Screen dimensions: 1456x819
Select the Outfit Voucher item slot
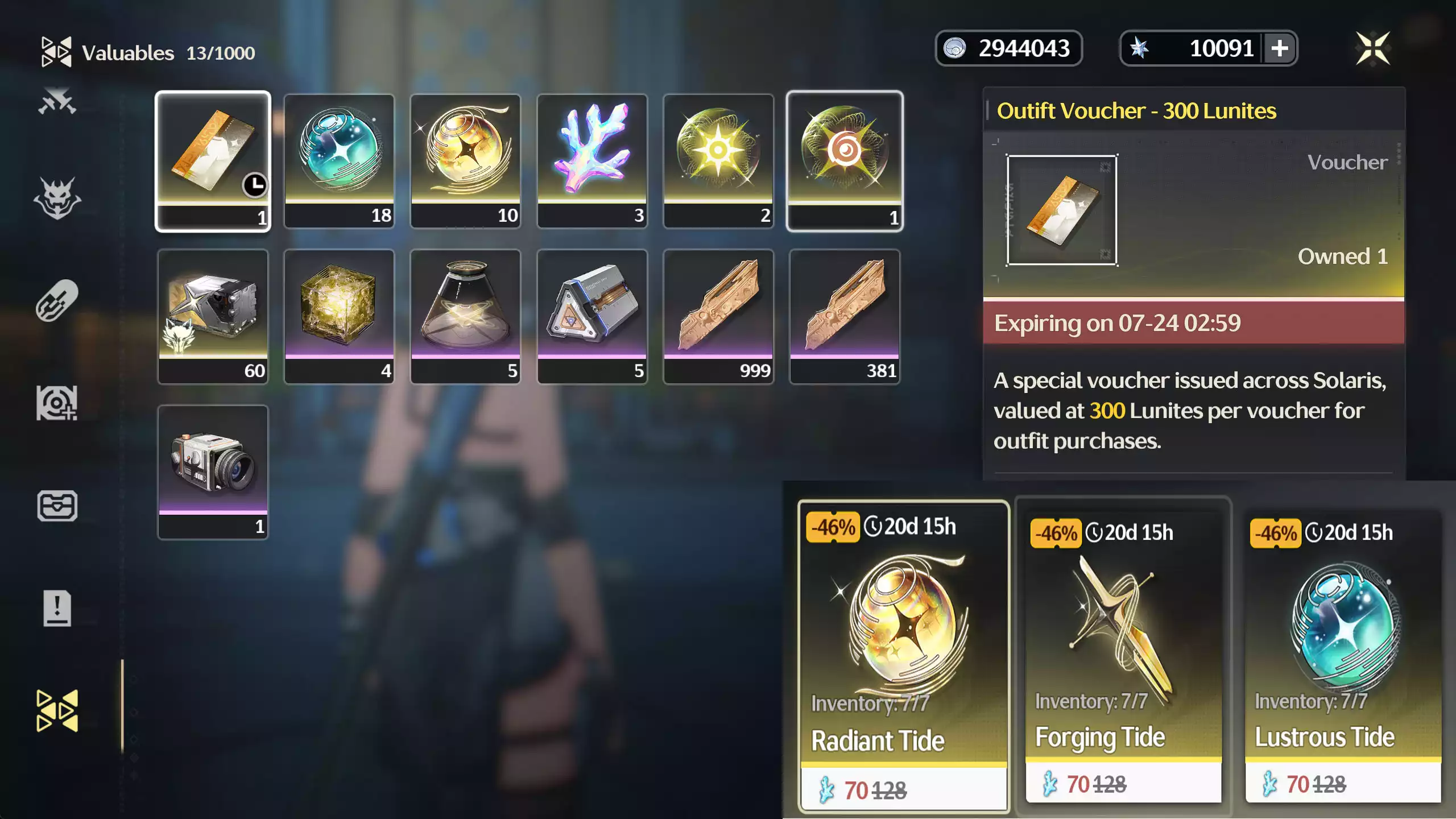coord(213,161)
